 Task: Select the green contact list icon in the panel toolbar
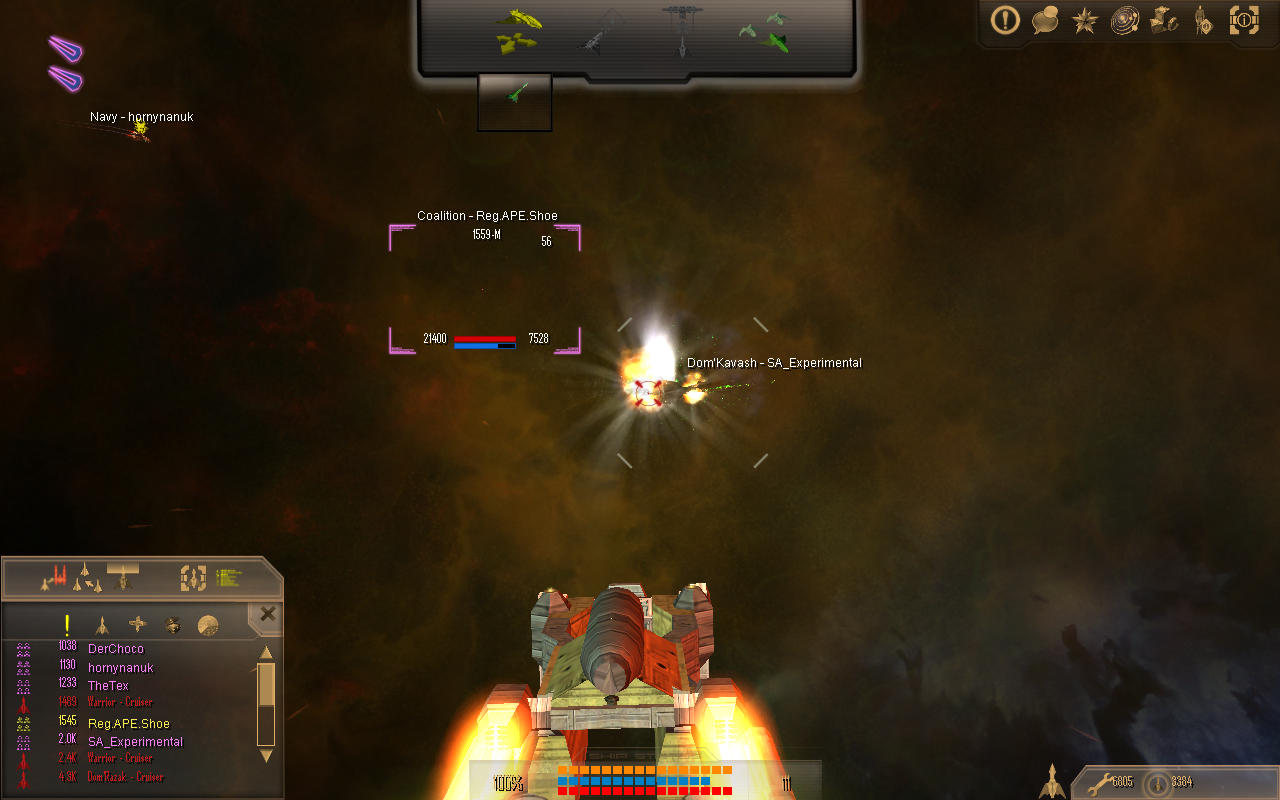point(230,577)
